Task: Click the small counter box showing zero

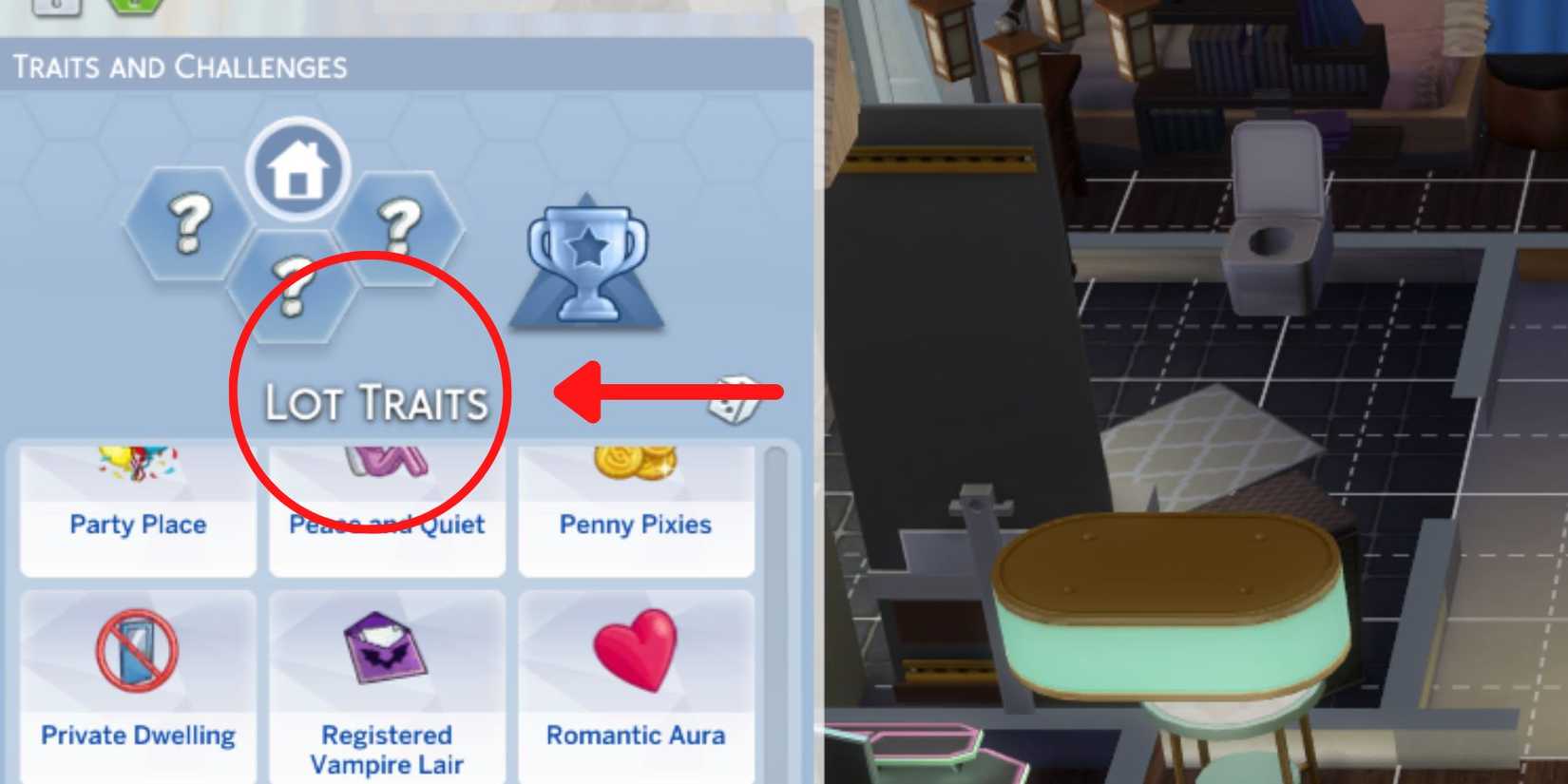Action: (x=55, y=6)
